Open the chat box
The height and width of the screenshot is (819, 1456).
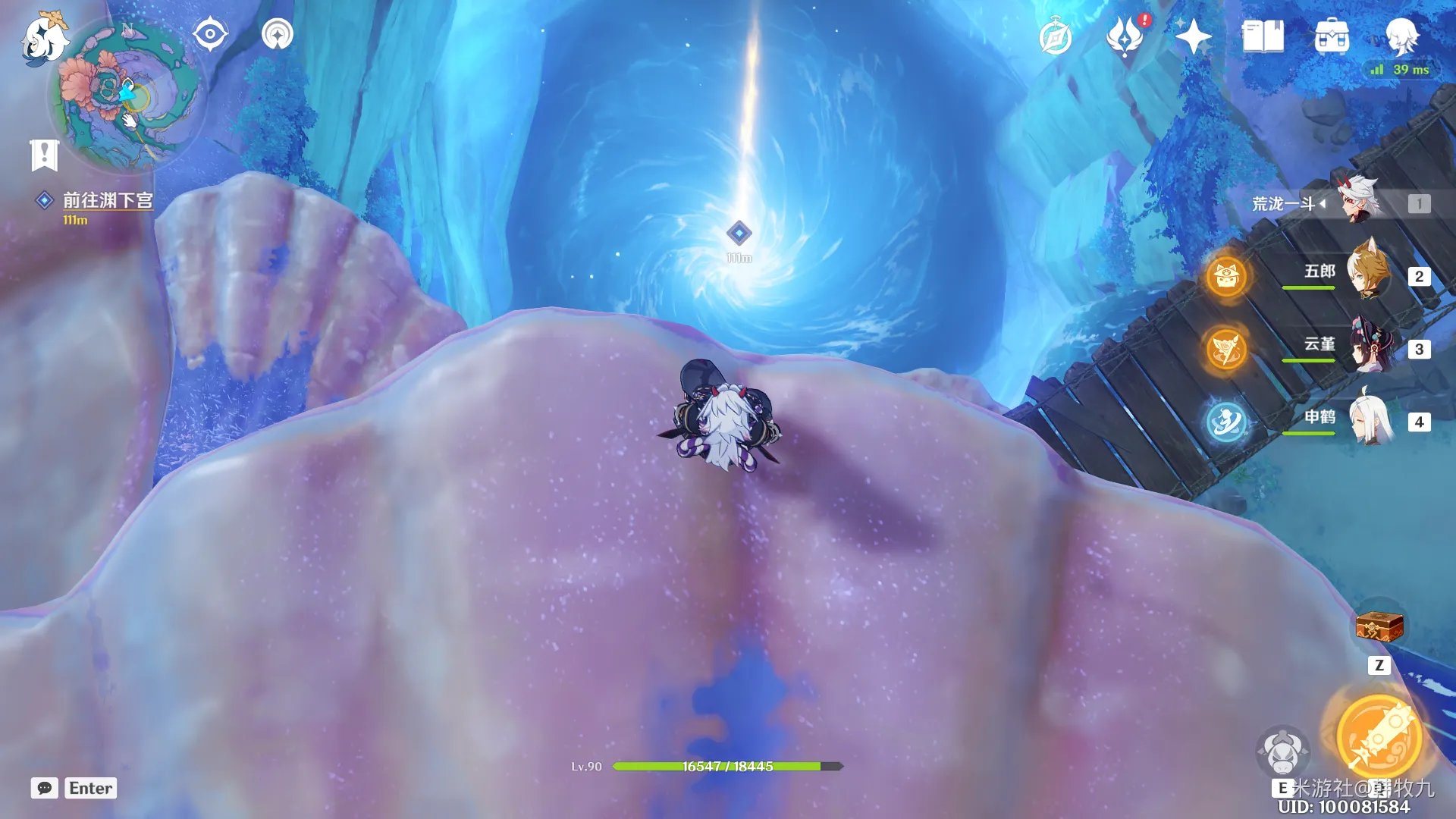pos(45,788)
